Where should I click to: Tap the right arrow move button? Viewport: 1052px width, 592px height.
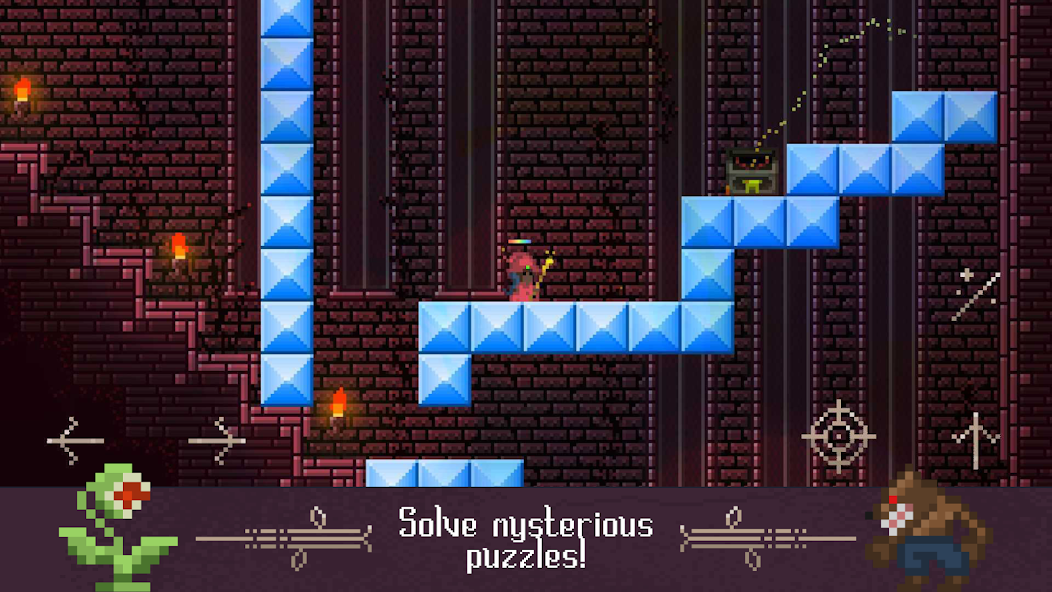point(217,440)
